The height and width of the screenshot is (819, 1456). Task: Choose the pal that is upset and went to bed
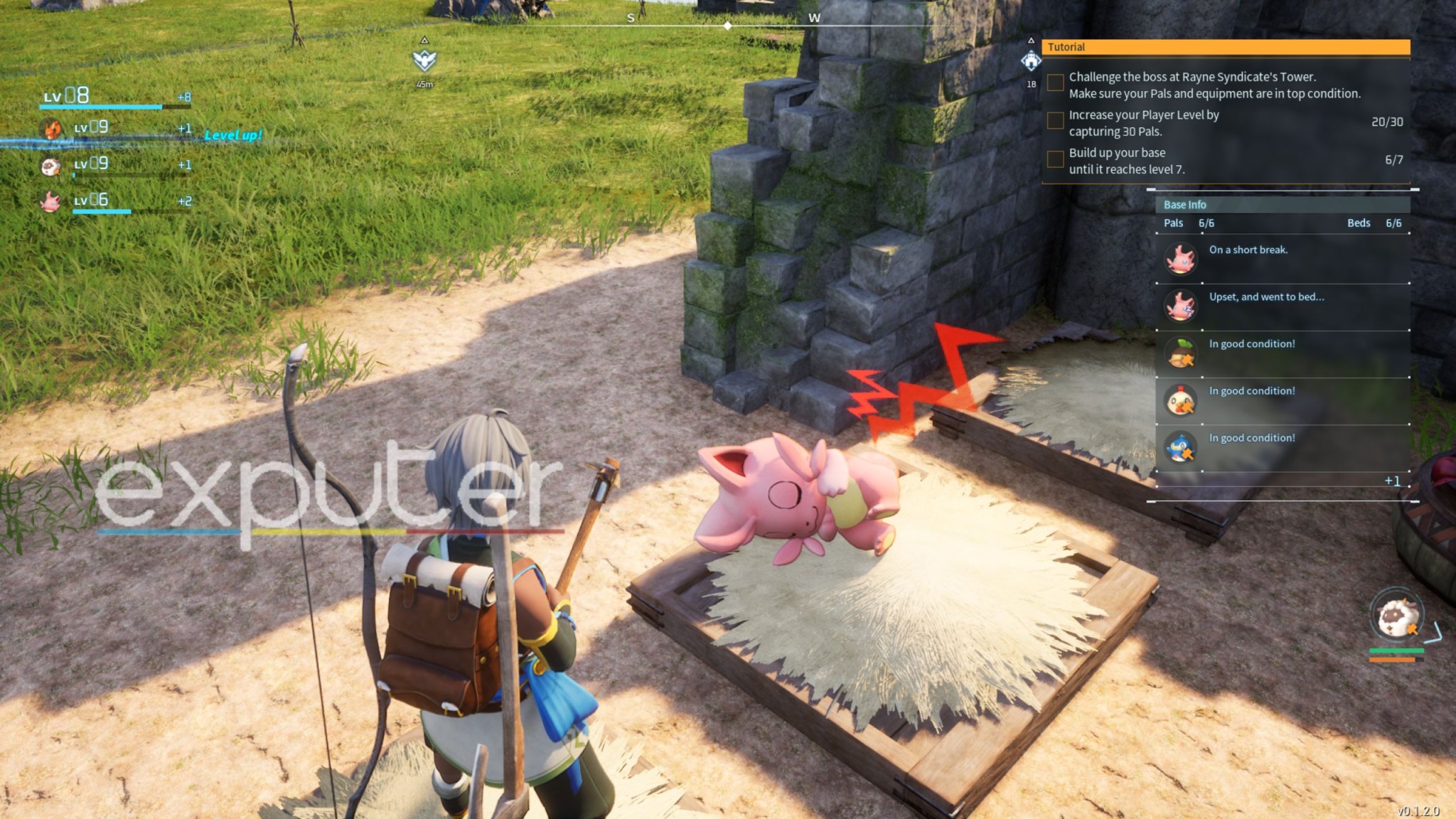point(1180,306)
